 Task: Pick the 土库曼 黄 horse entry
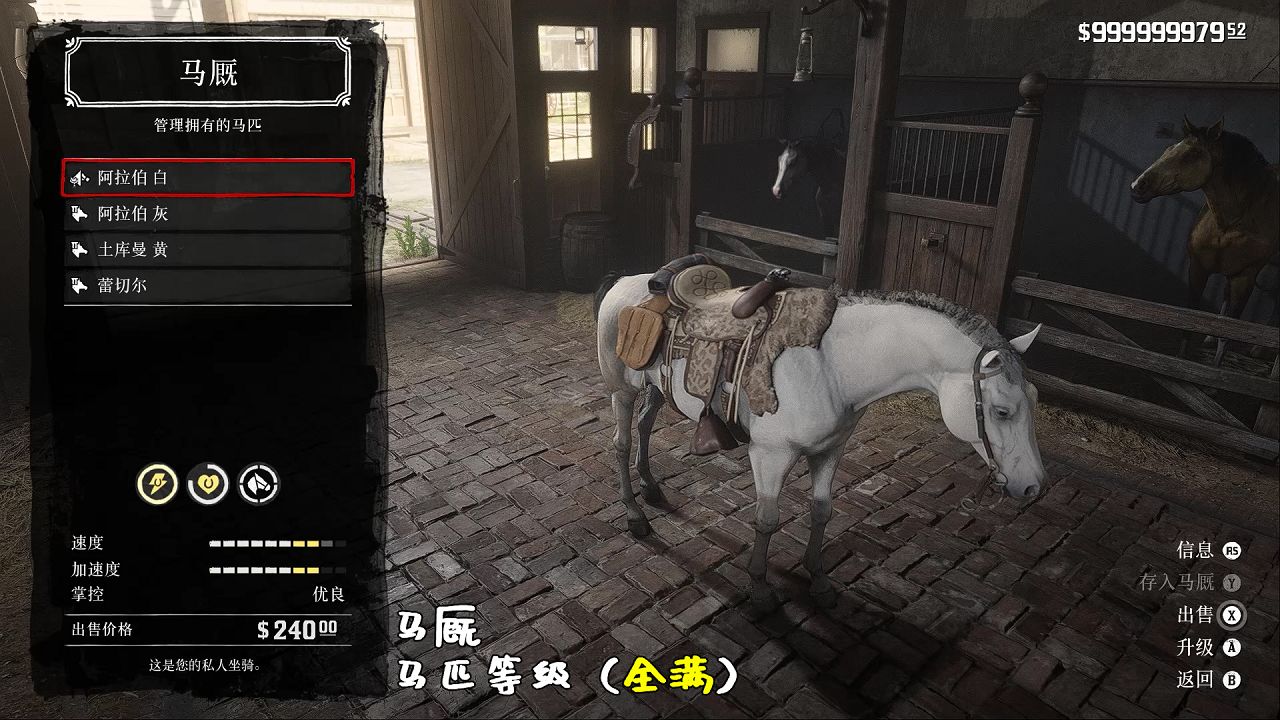(208, 250)
